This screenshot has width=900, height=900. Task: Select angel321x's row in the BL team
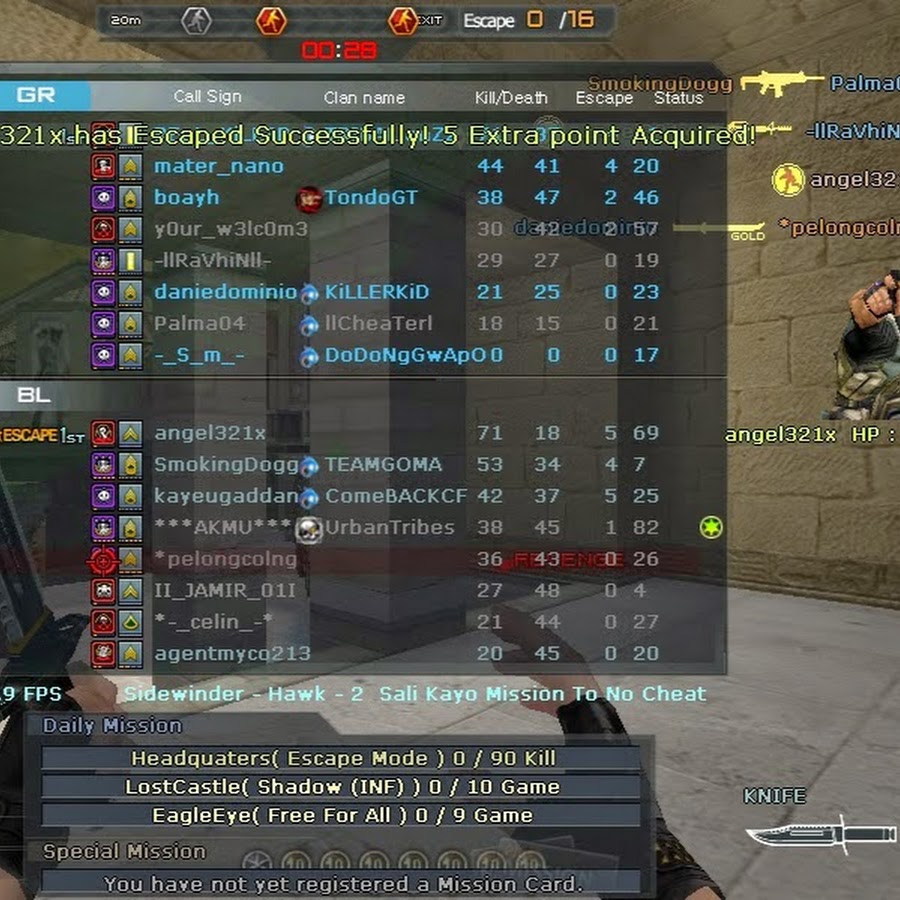(x=210, y=433)
